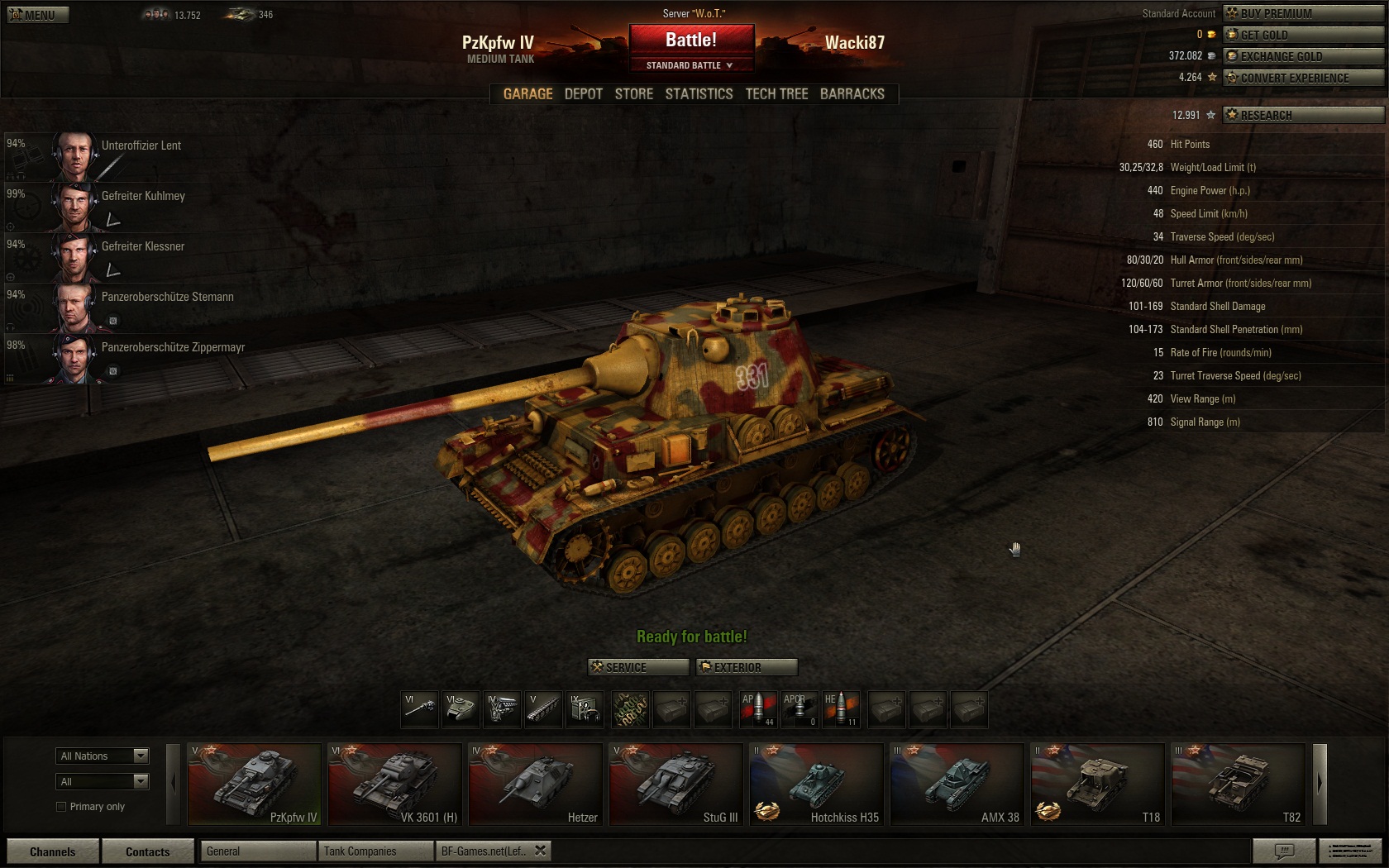The height and width of the screenshot is (868, 1389).
Task: Switch to the Tech Tree tab
Action: (x=776, y=94)
